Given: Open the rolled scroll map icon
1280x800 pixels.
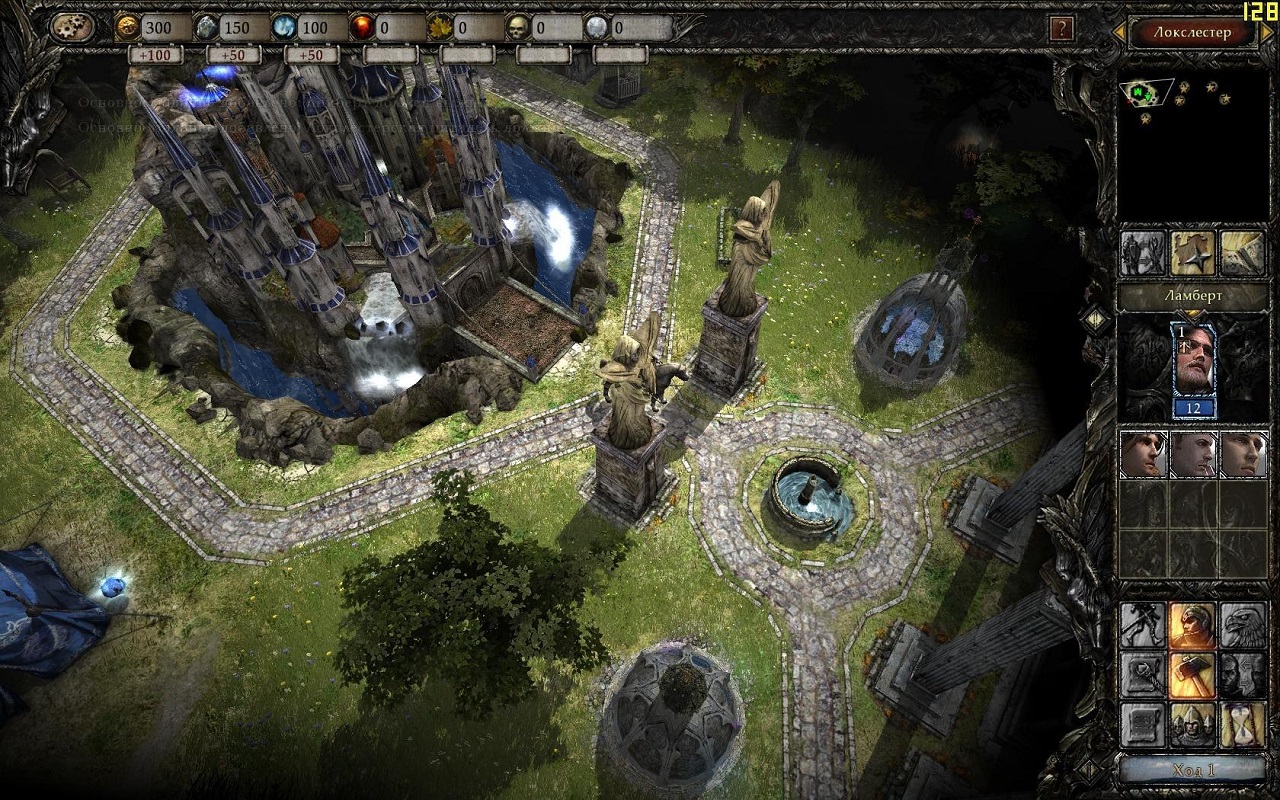Looking at the screenshot, I should [1242, 254].
